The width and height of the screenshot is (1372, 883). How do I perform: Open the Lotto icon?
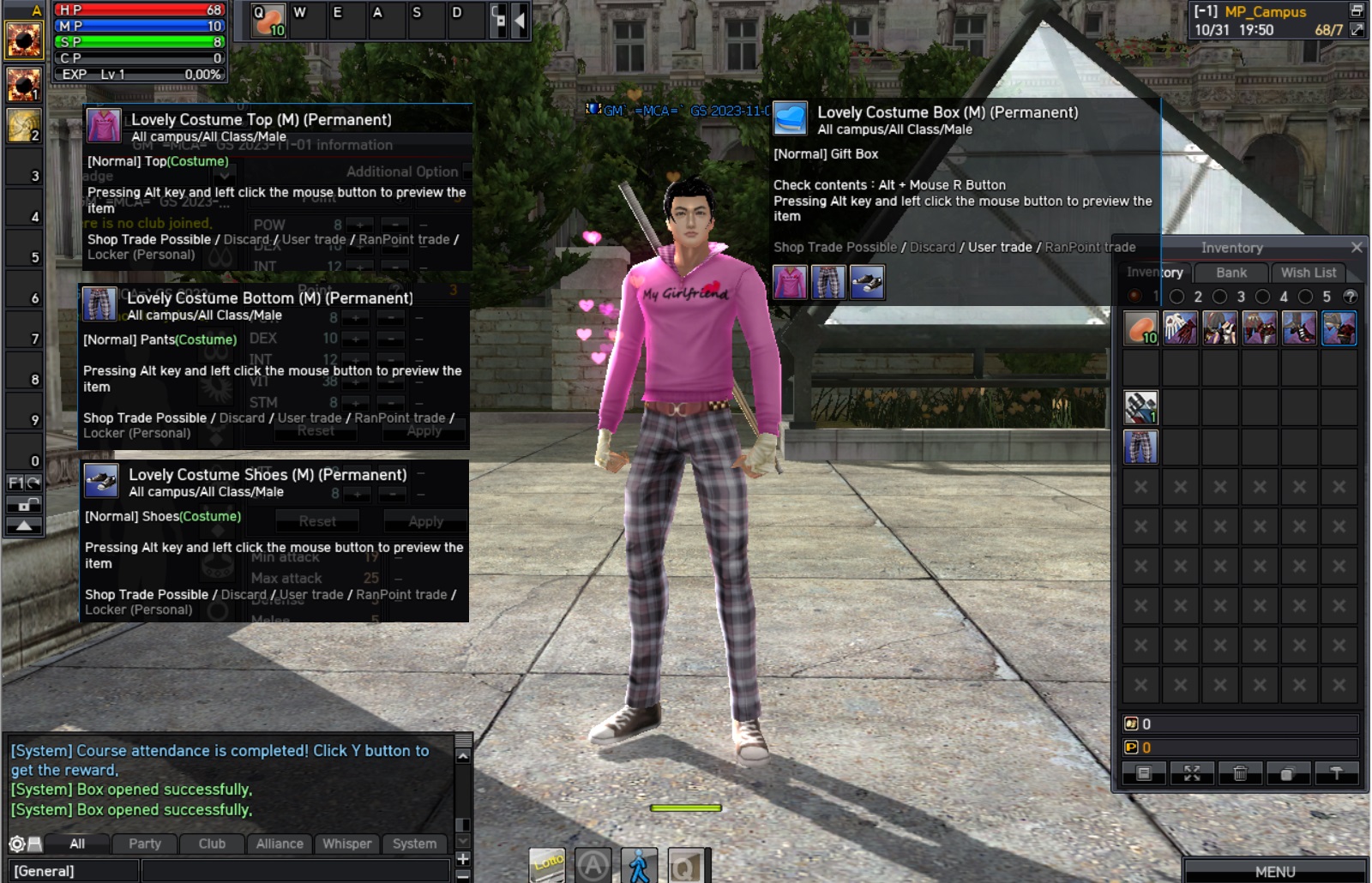[548, 864]
